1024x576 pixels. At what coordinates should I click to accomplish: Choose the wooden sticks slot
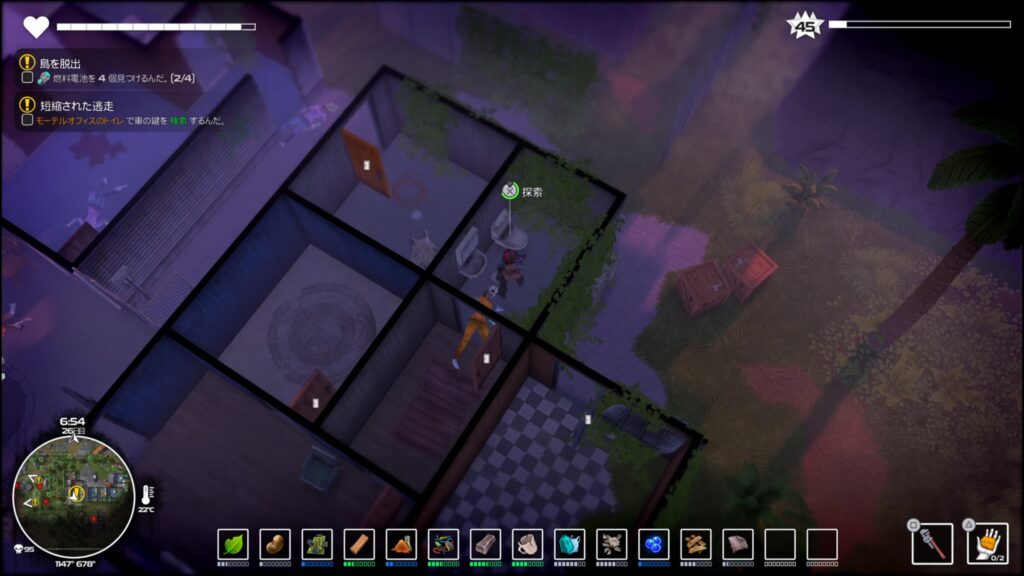(695, 544)
